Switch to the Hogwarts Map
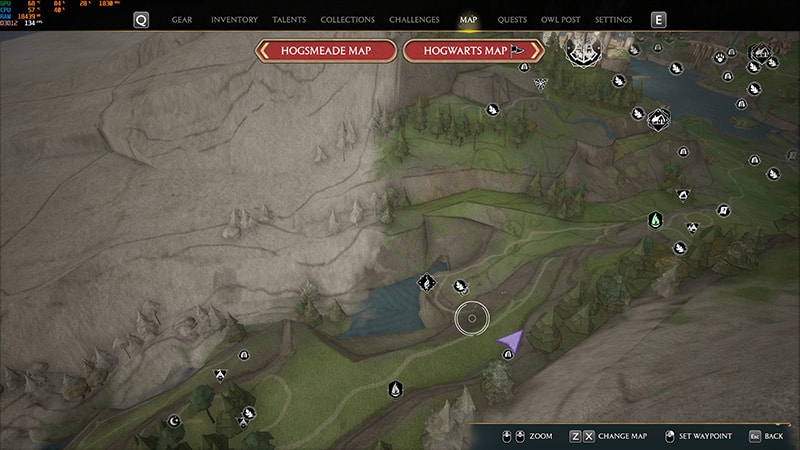Image resolution: width=800 pixels, height=450 pixels. pos(473,51)
